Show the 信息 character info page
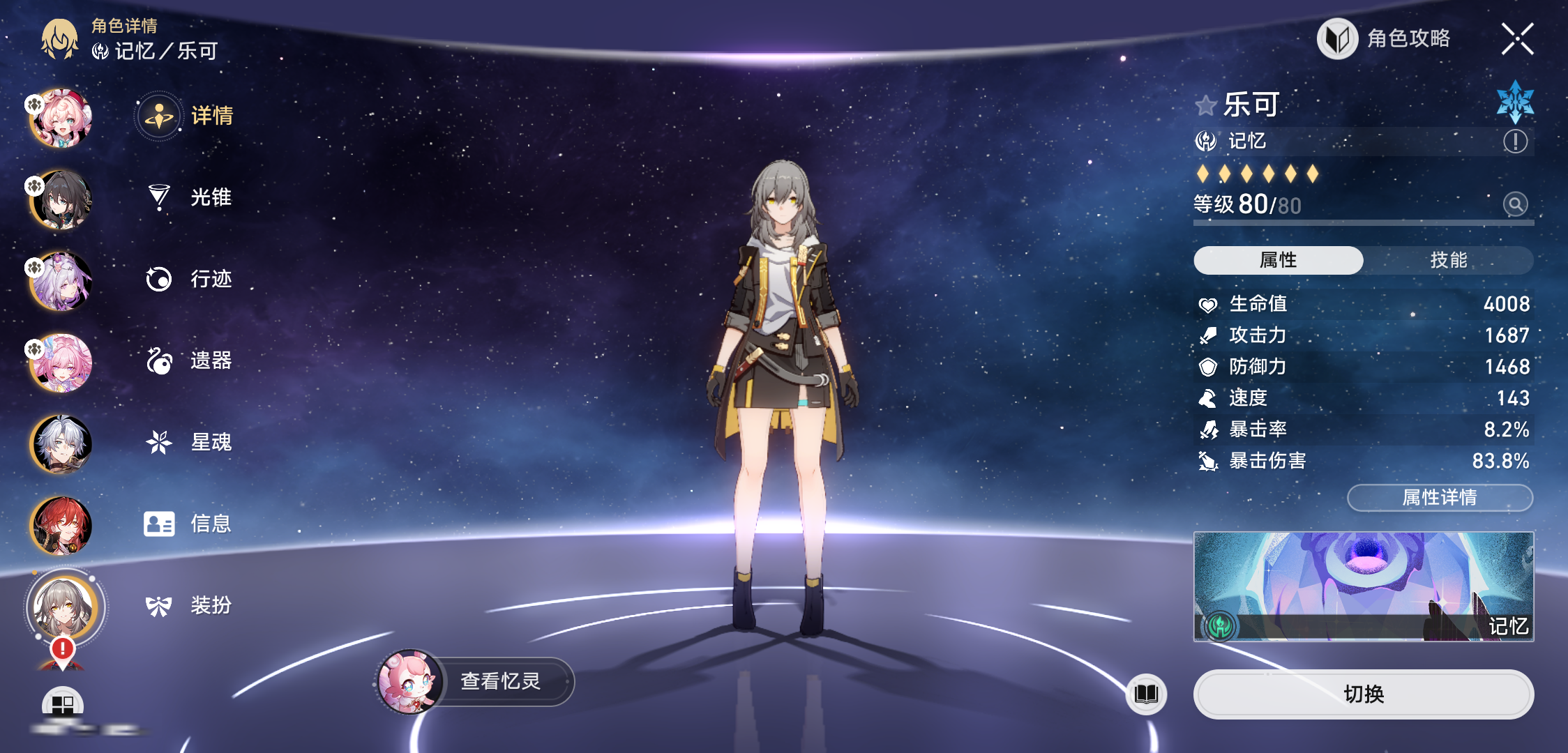Screen dimensions: 1568x753 tap(190, 524)
